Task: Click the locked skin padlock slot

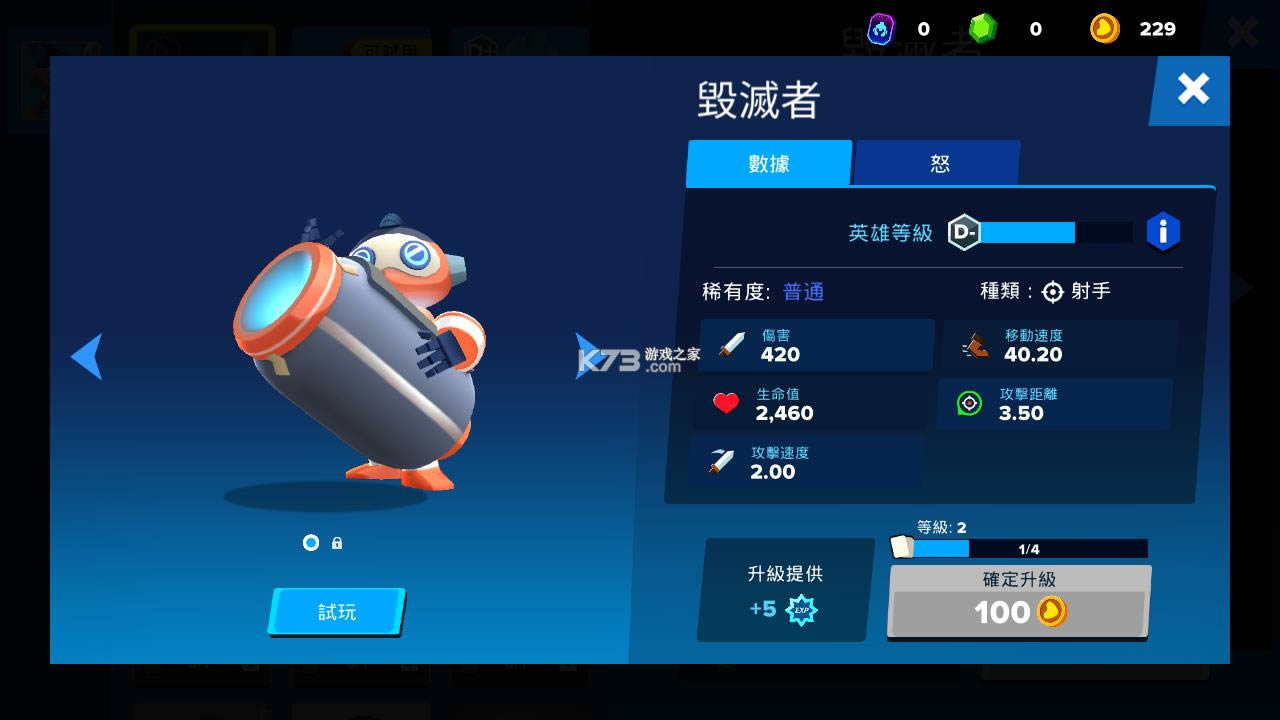Action: click(x=336, y=543)
